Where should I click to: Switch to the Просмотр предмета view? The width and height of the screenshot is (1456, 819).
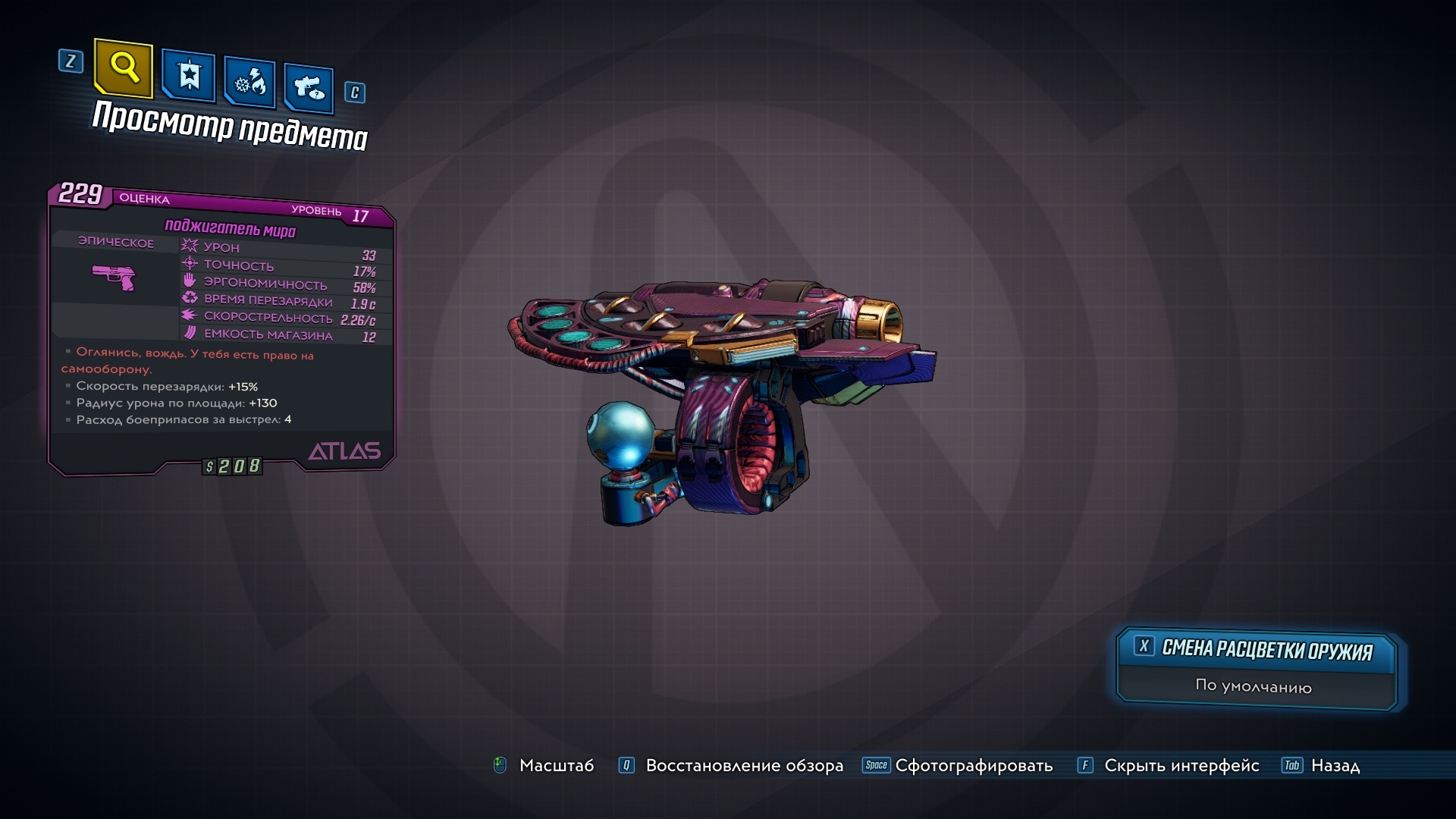coord(230,125)
